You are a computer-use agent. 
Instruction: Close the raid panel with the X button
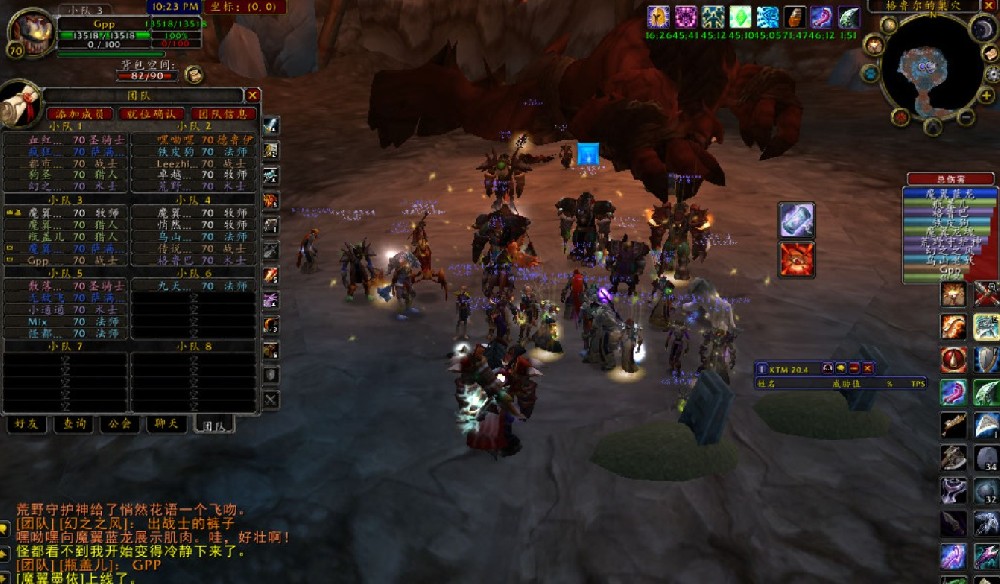click(253, 95)
